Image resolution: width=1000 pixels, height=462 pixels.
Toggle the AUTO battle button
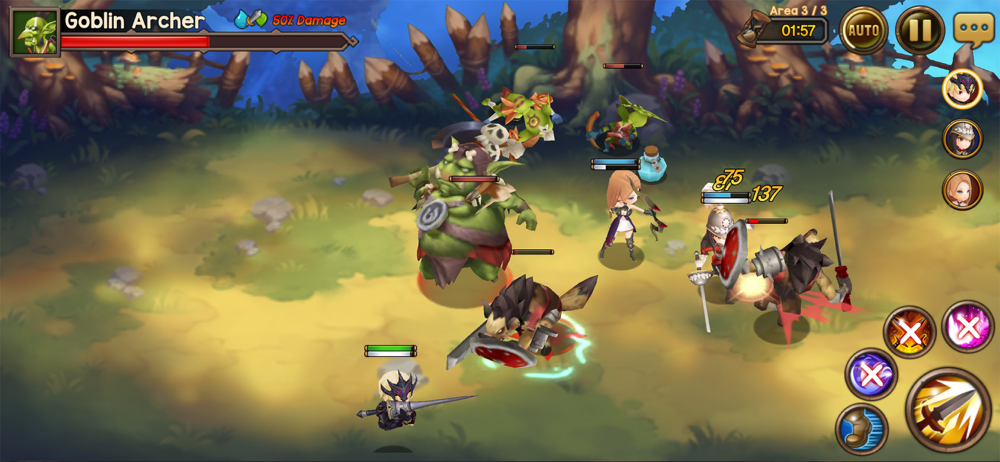863,30
